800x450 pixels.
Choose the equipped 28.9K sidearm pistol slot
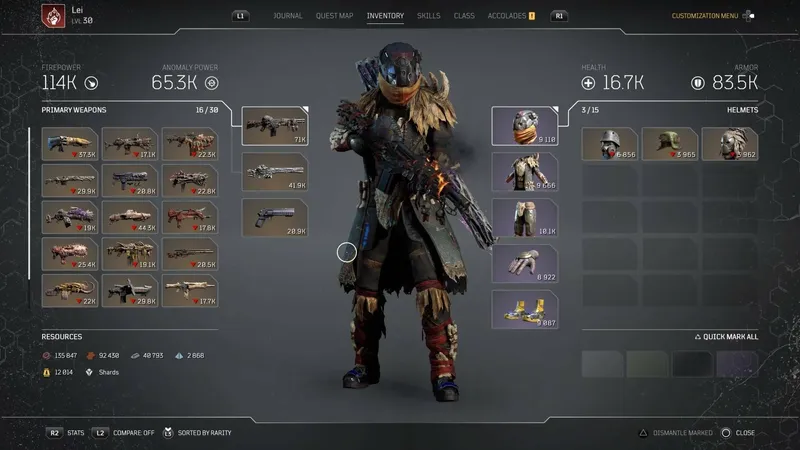(x=275, y=218)
